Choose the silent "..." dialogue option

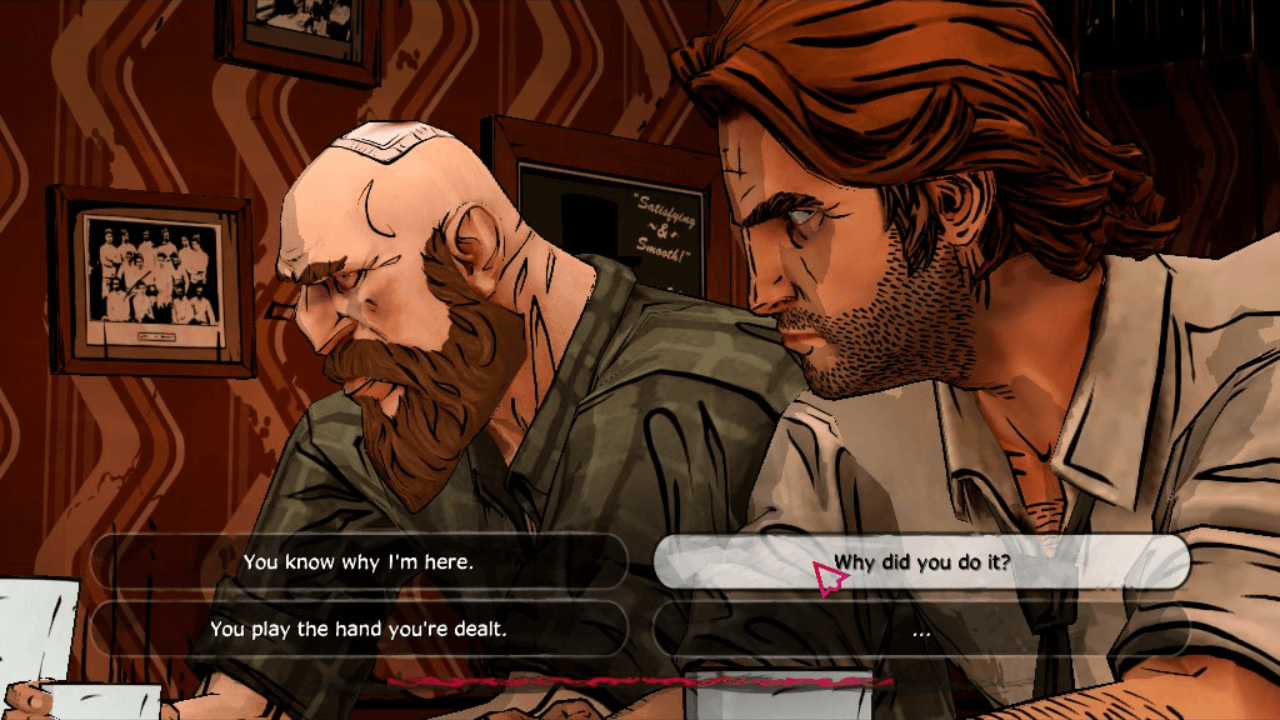(921, 629)
